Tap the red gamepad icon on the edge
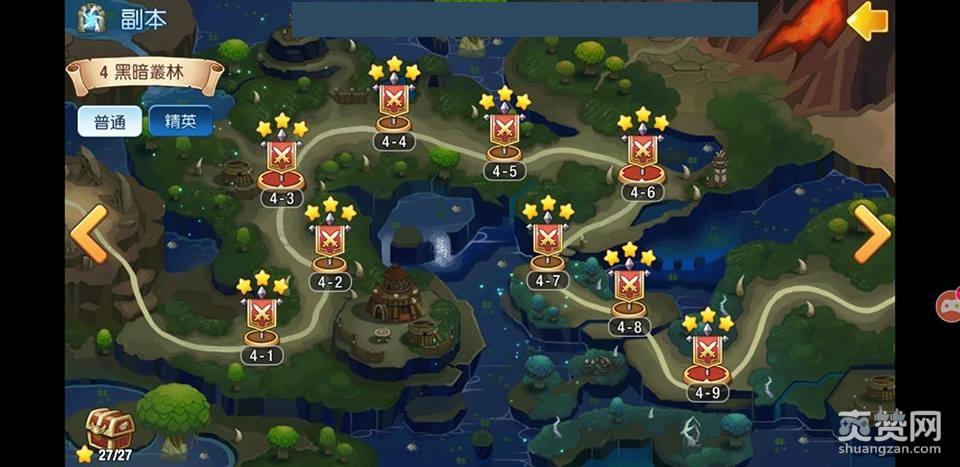 click(x=947, y=304)
